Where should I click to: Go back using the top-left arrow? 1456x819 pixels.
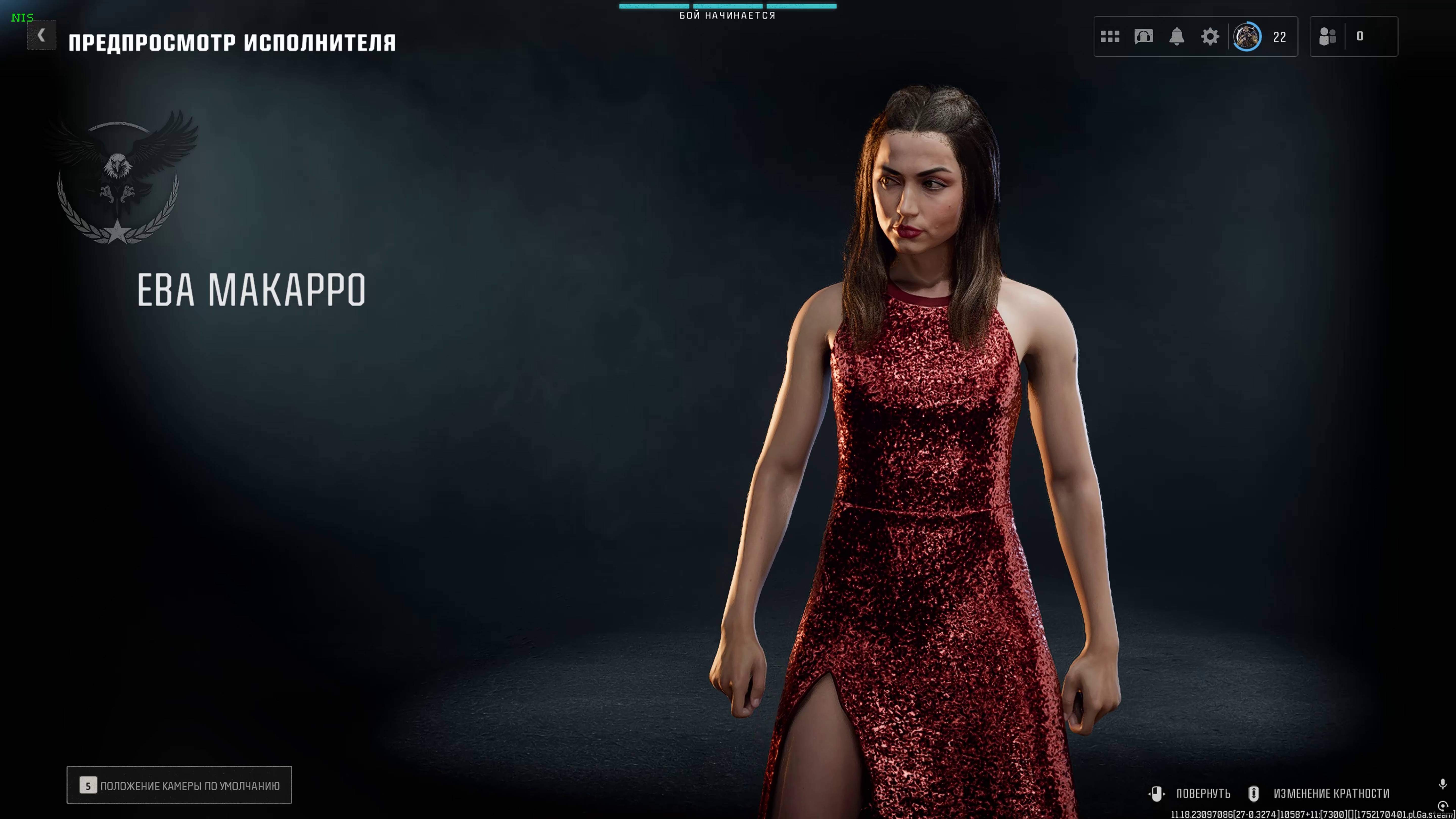click(x=41, y=36)
